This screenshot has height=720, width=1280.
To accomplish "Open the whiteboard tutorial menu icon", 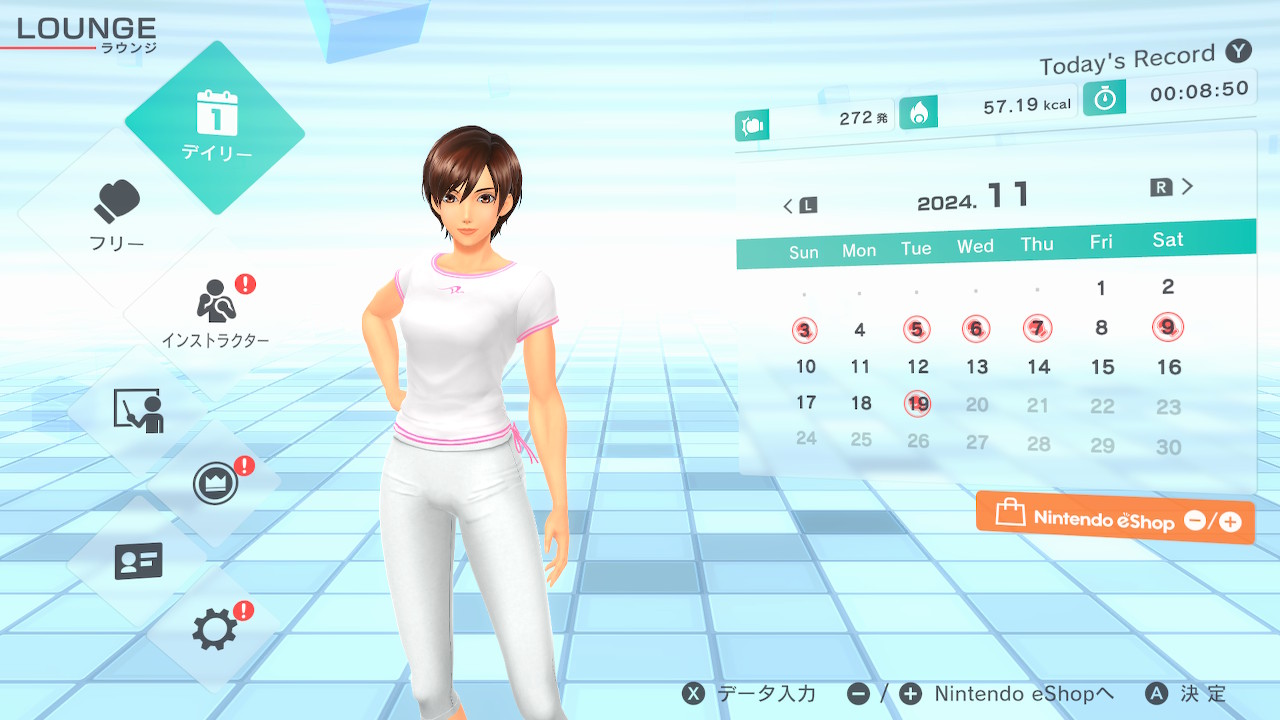I will [x=138, y=410].
